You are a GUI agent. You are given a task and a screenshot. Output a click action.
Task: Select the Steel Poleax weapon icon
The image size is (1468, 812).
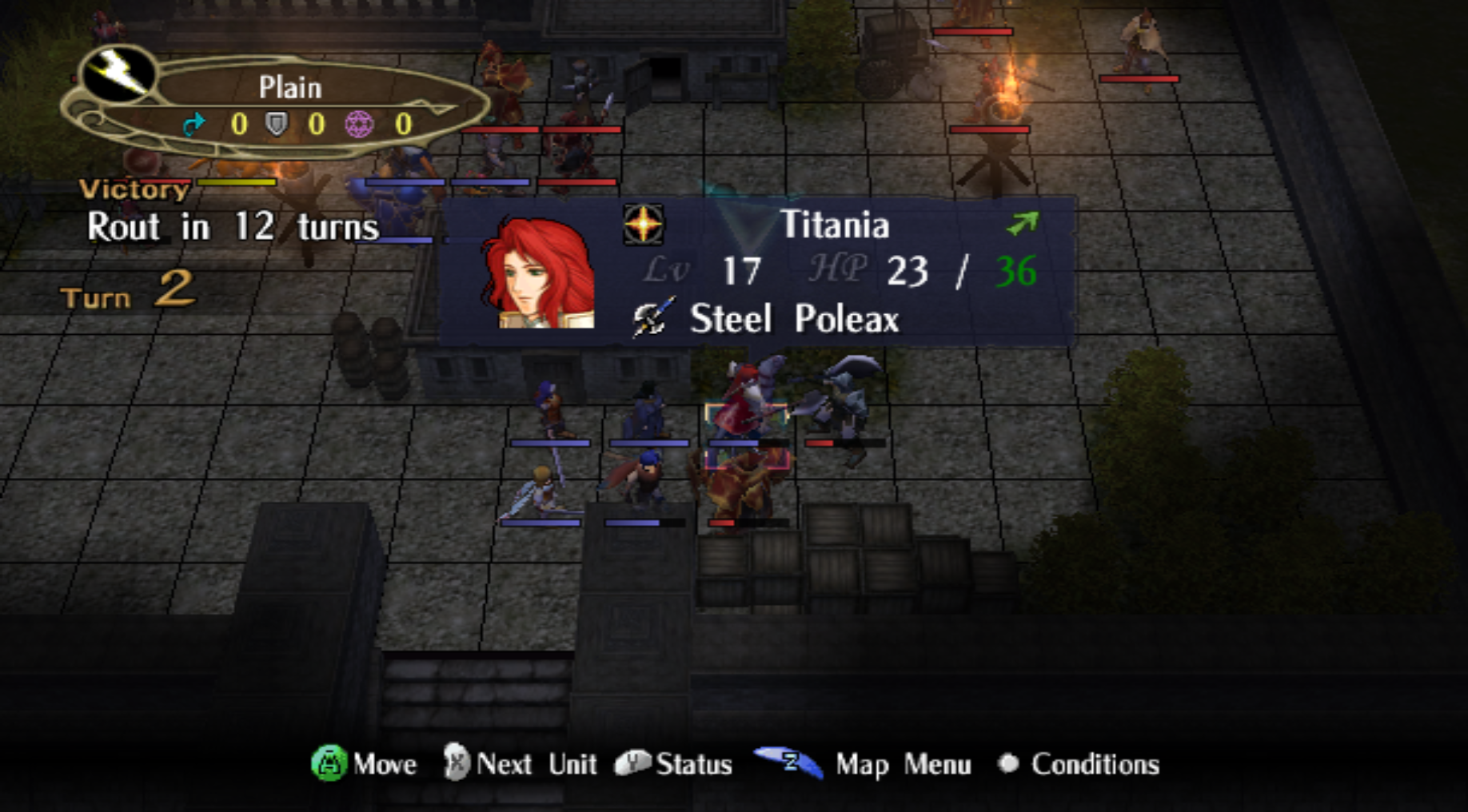click(652, 319)
